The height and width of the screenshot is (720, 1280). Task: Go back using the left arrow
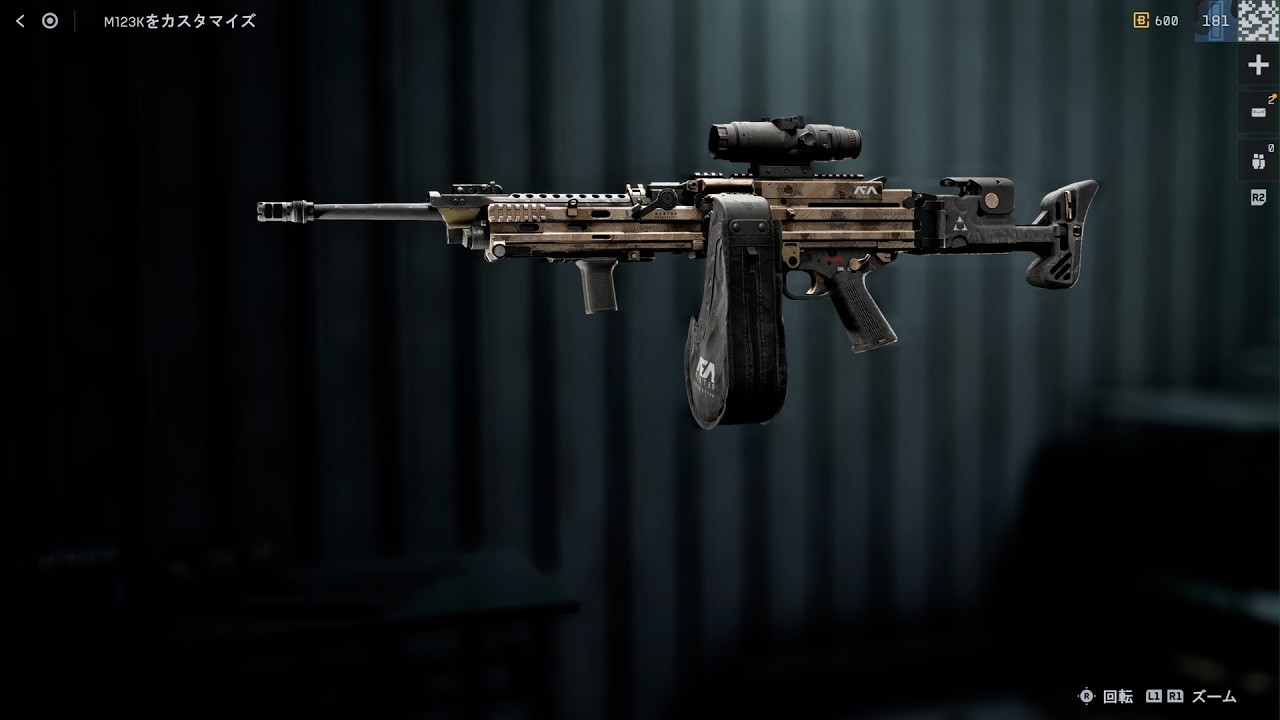[x=20, y=21]
